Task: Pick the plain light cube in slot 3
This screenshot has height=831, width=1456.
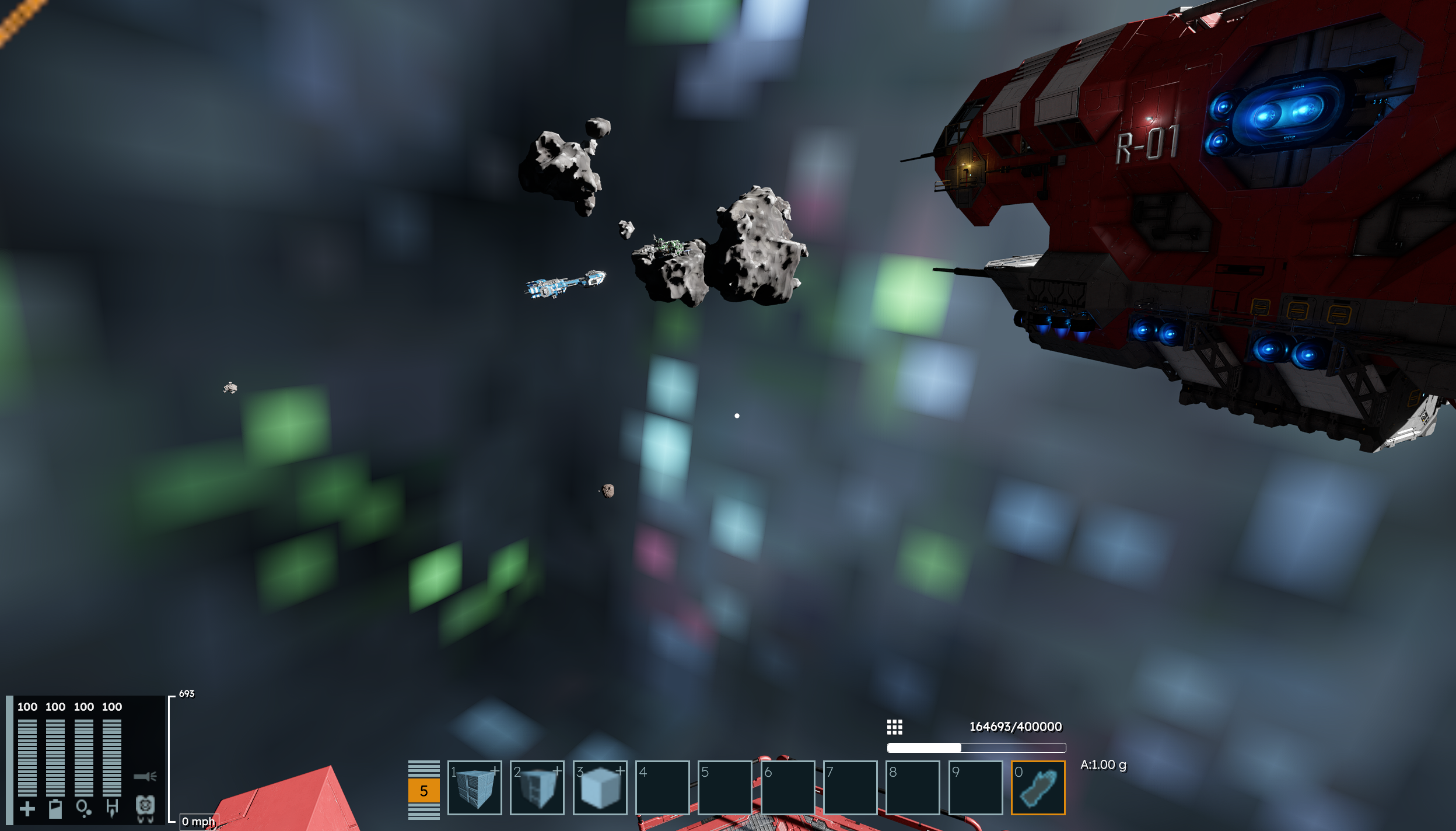Action: coord(600,787)
